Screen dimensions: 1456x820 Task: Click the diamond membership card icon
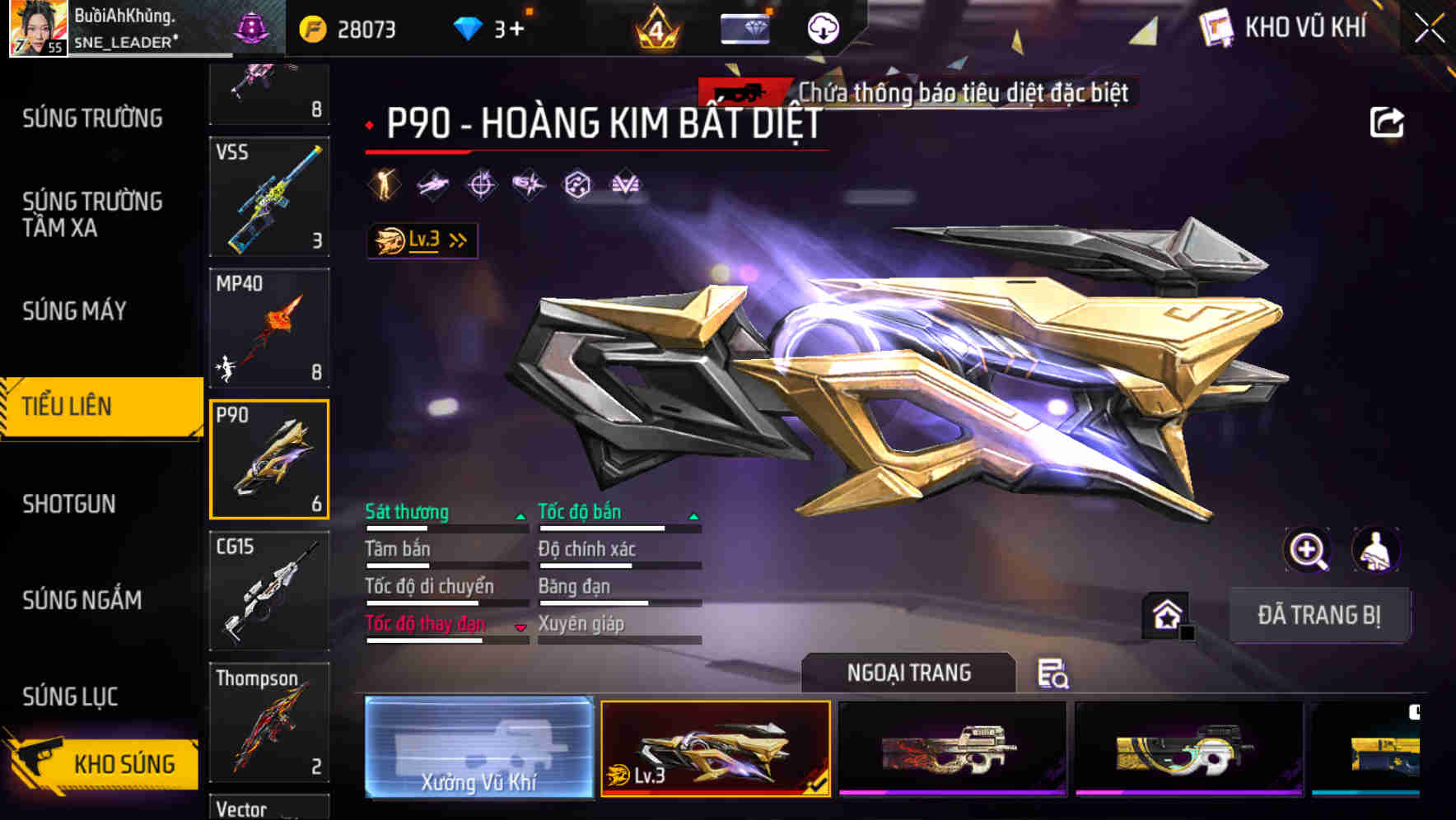click(x=746, y=27)
